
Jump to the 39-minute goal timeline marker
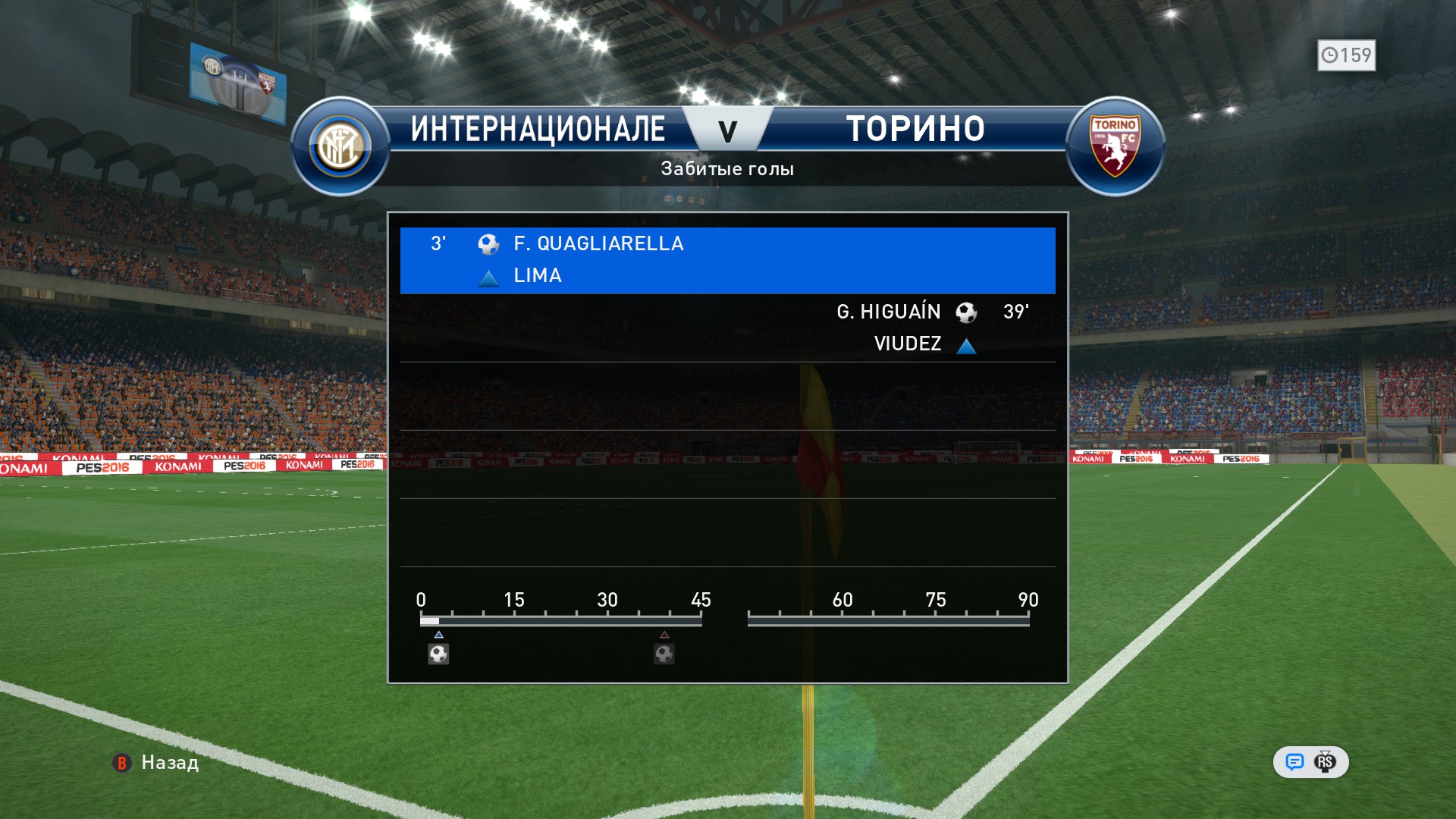664,654
